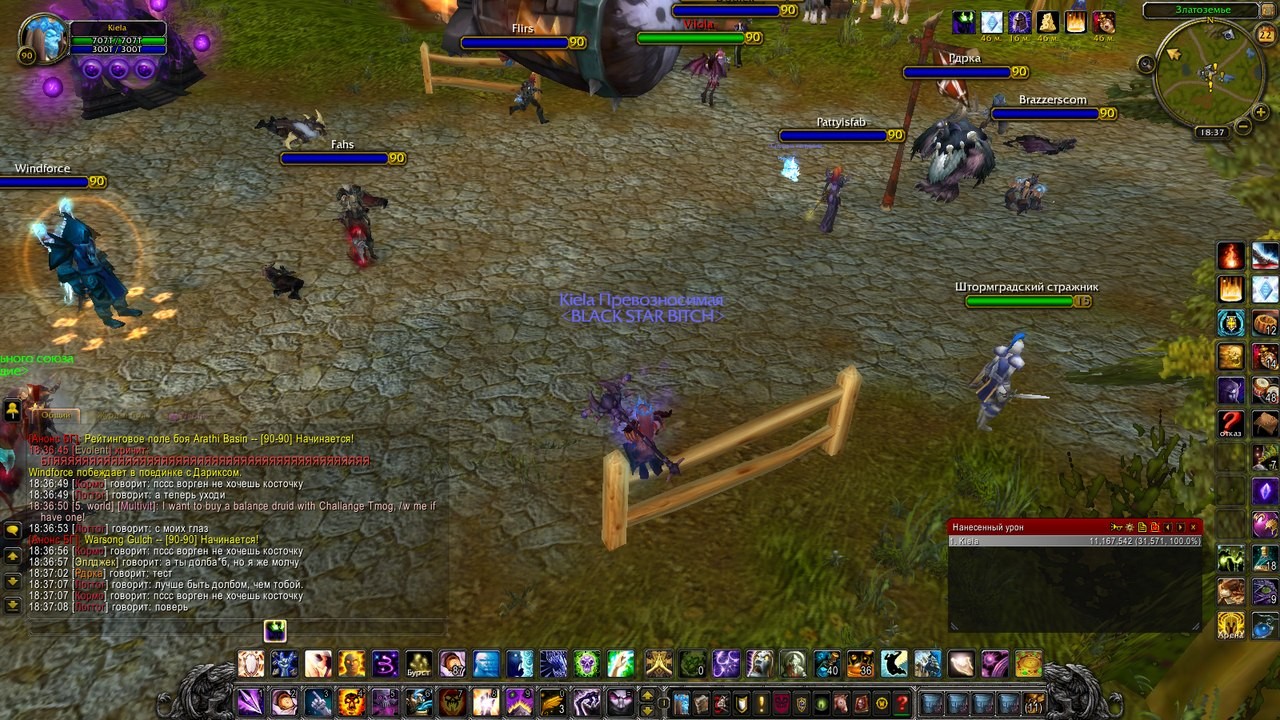This screenshot has width=1280, height=720.
Task: Activate the Бурст macro on the action bar
Action: point(419,664)
